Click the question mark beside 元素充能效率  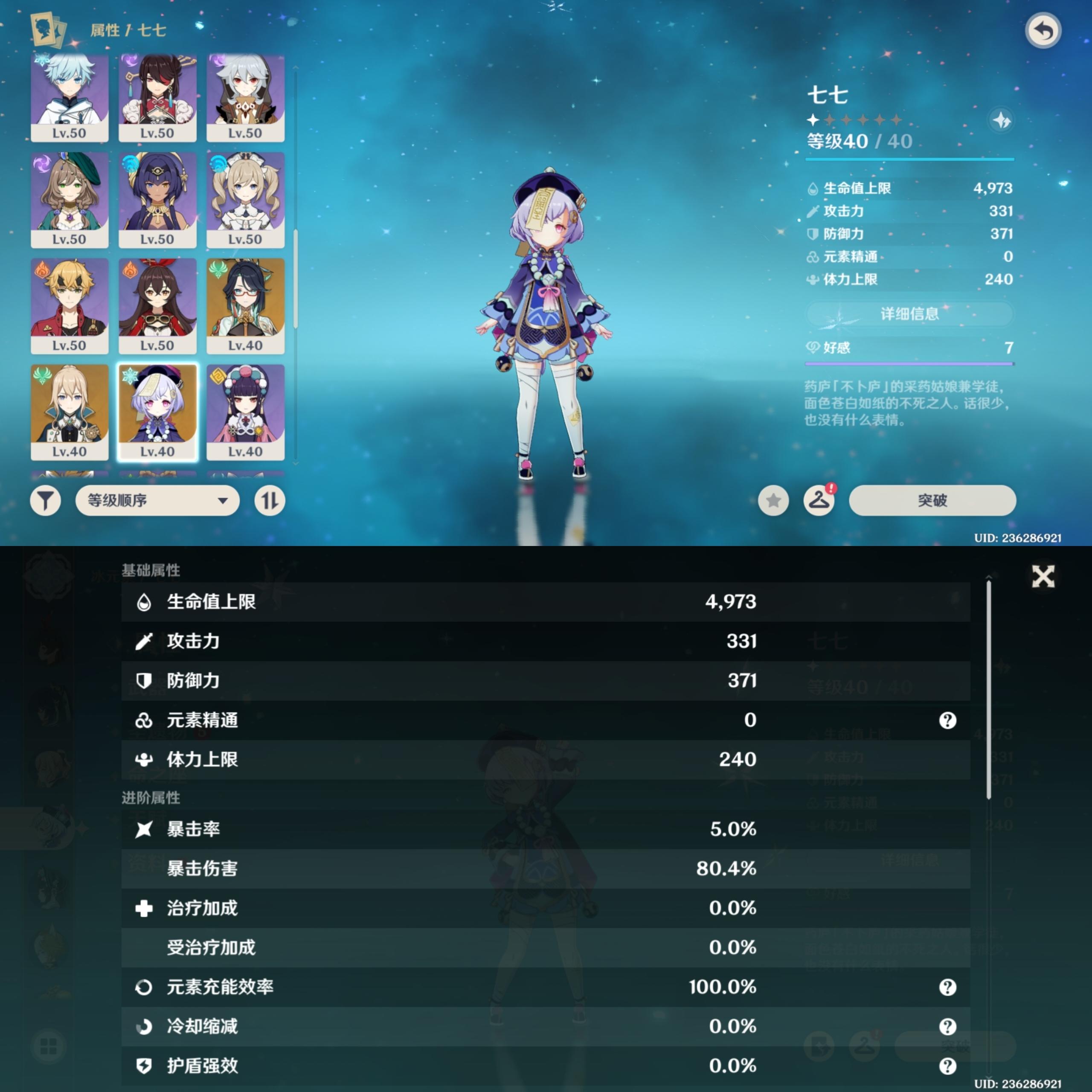click(947, 987)
